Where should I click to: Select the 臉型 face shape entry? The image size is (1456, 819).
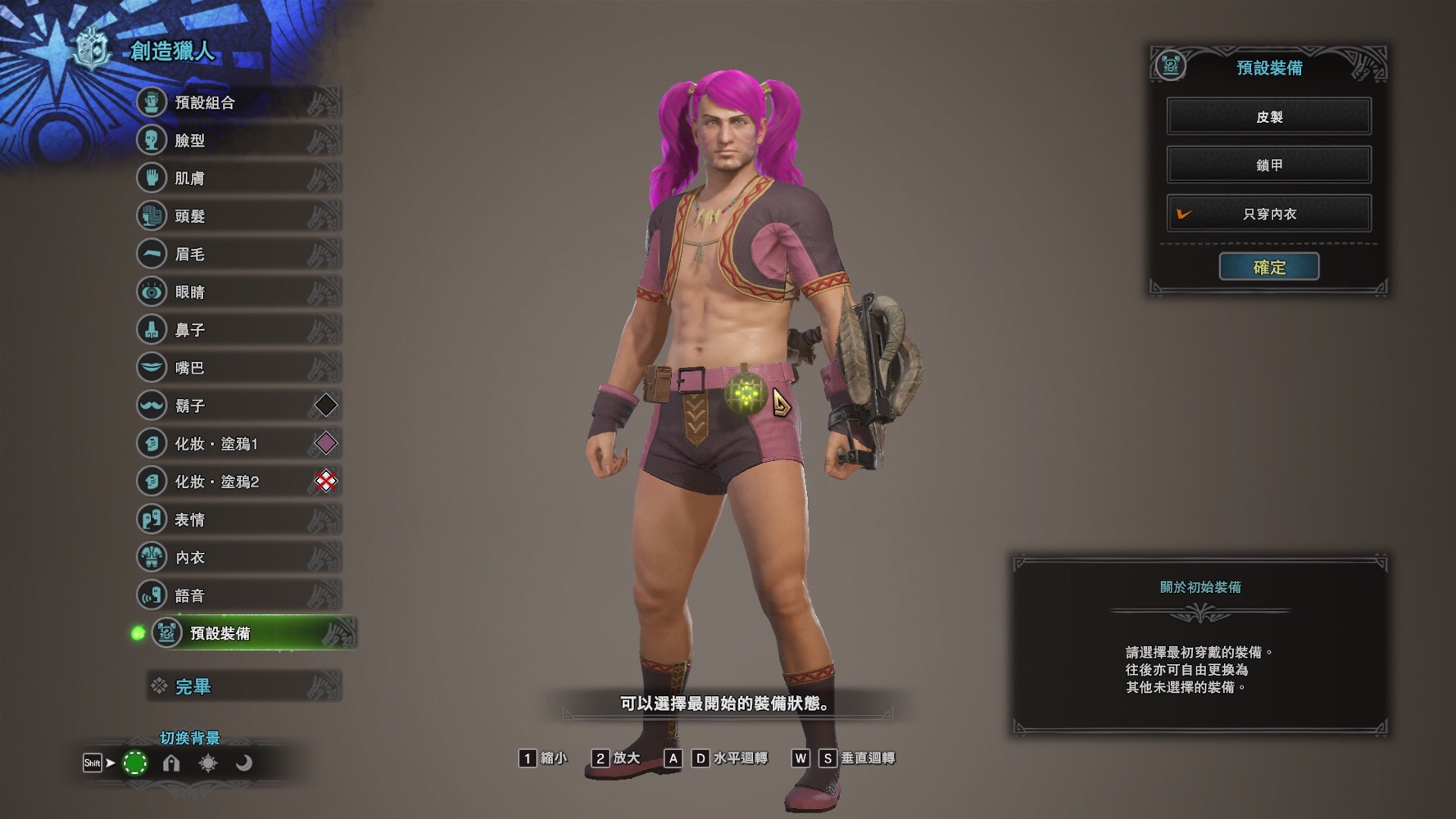tap(238, 140)
